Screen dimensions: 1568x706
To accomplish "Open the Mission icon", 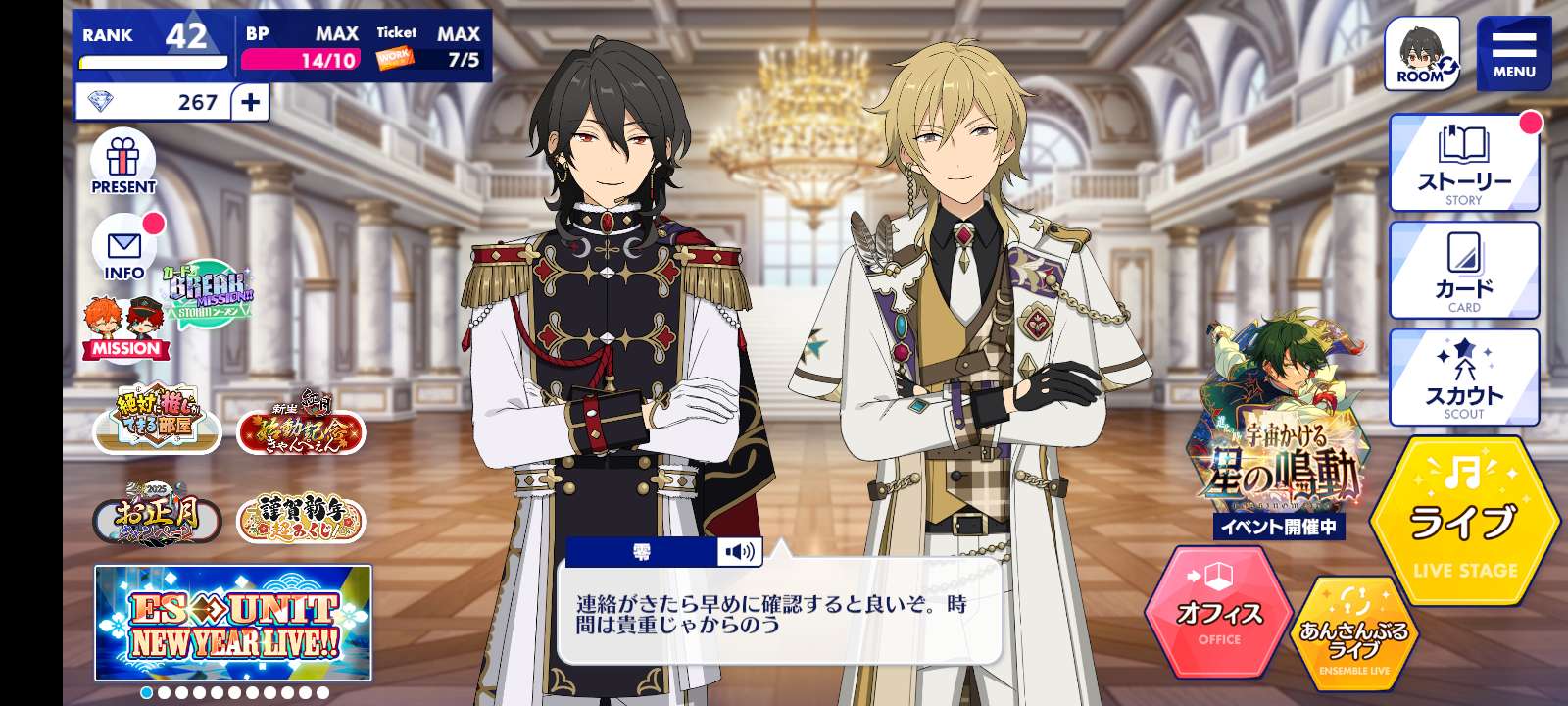I will coord(125,328).
